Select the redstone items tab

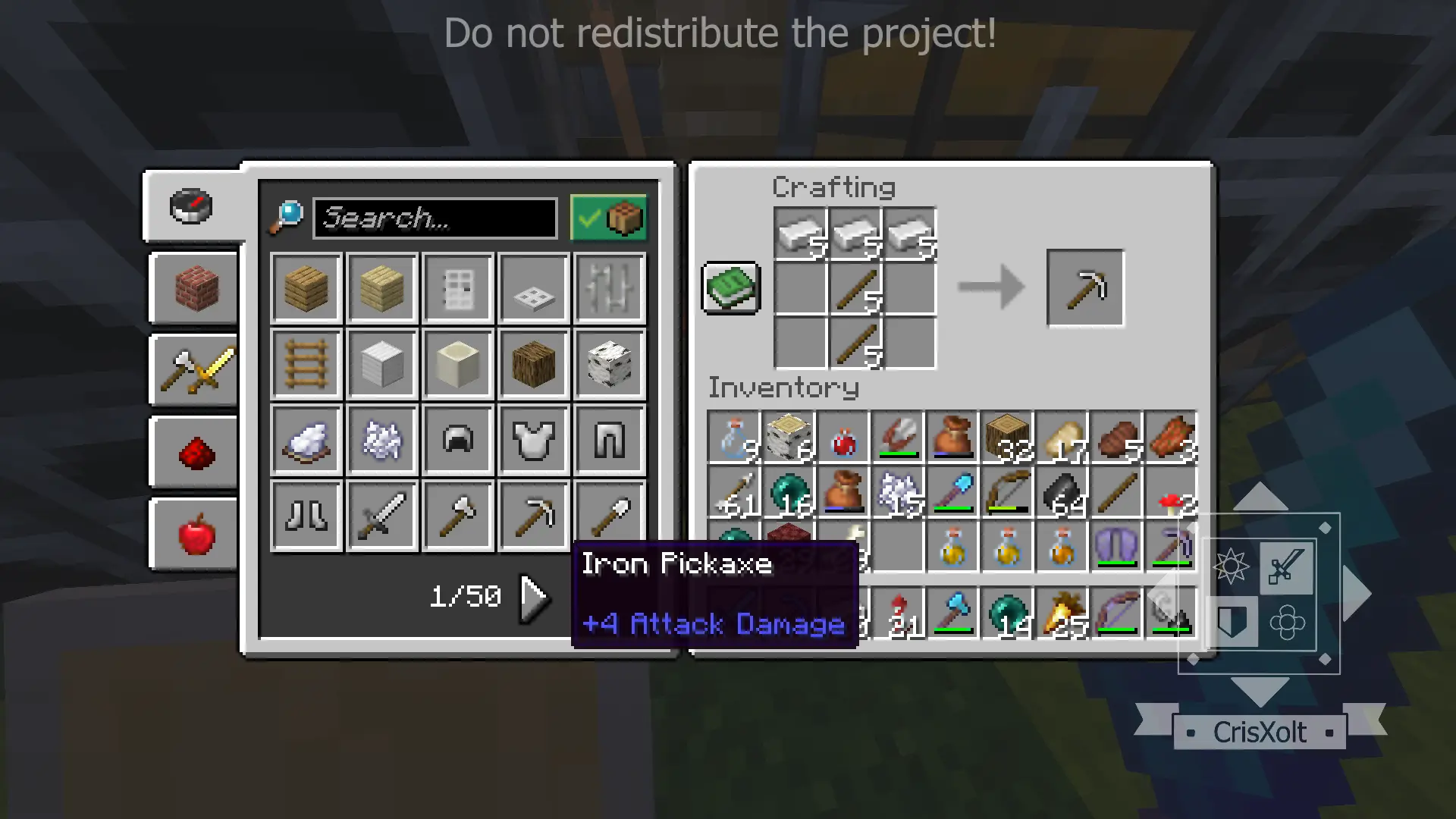click(195, 453)
